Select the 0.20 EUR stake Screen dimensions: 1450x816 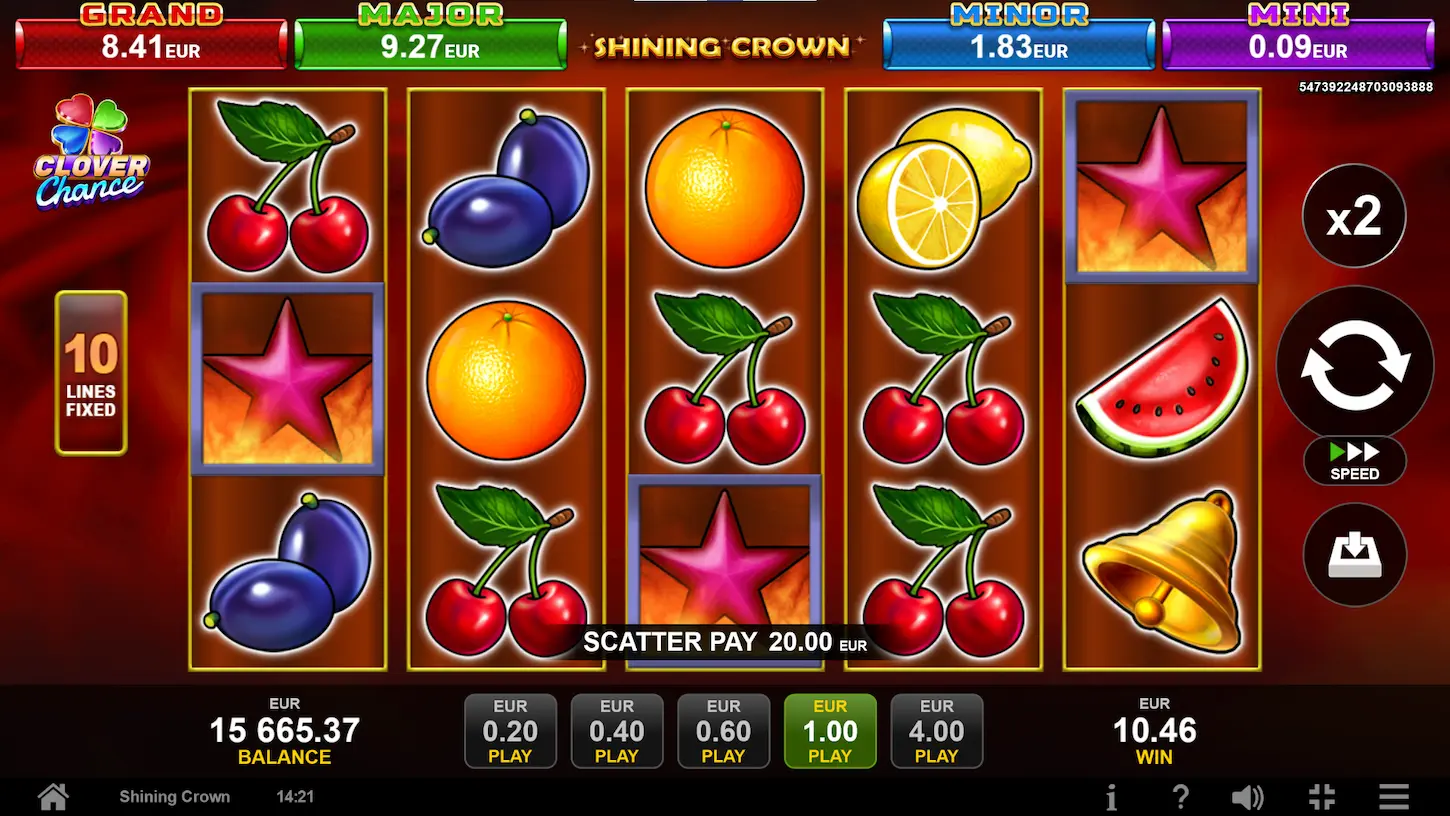510,731
